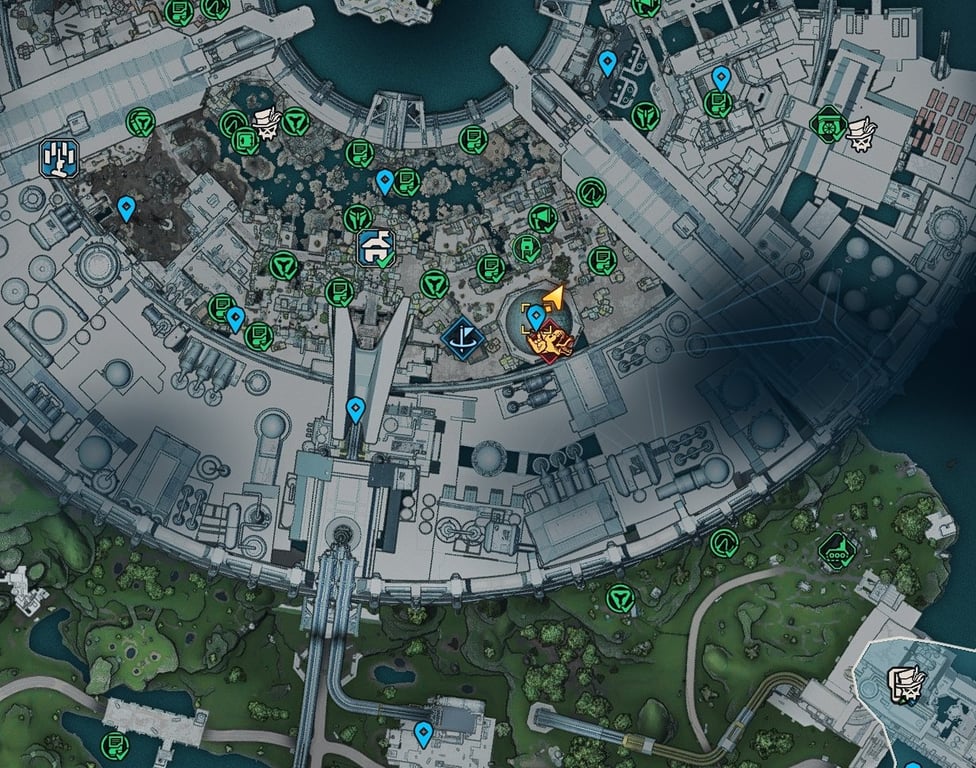Select the safehouse marker with white house icon
The width and height of the screenshot is (976, 768).
[x=376, y=247]
